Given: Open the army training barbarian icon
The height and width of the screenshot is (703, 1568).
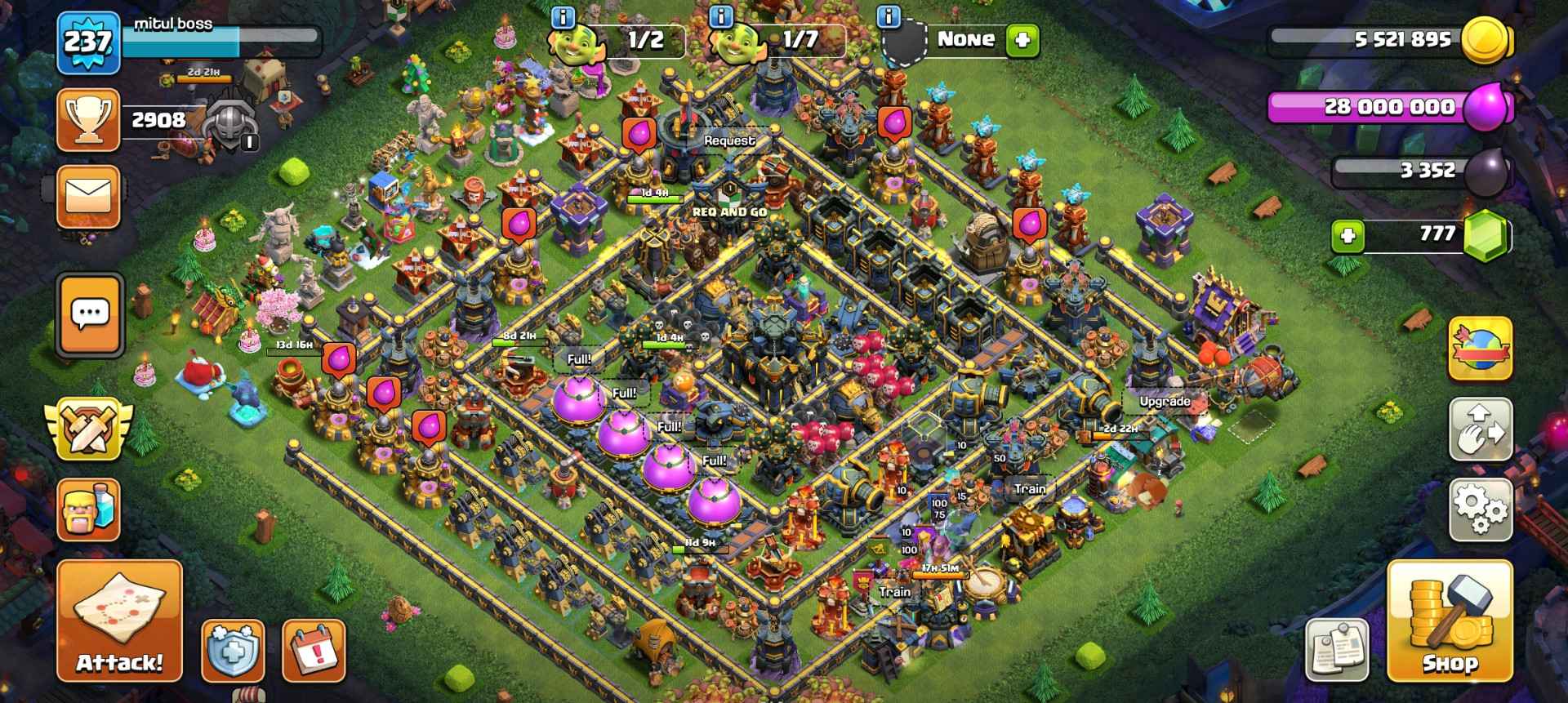Looking at the screenshot, I should [88, 509].
